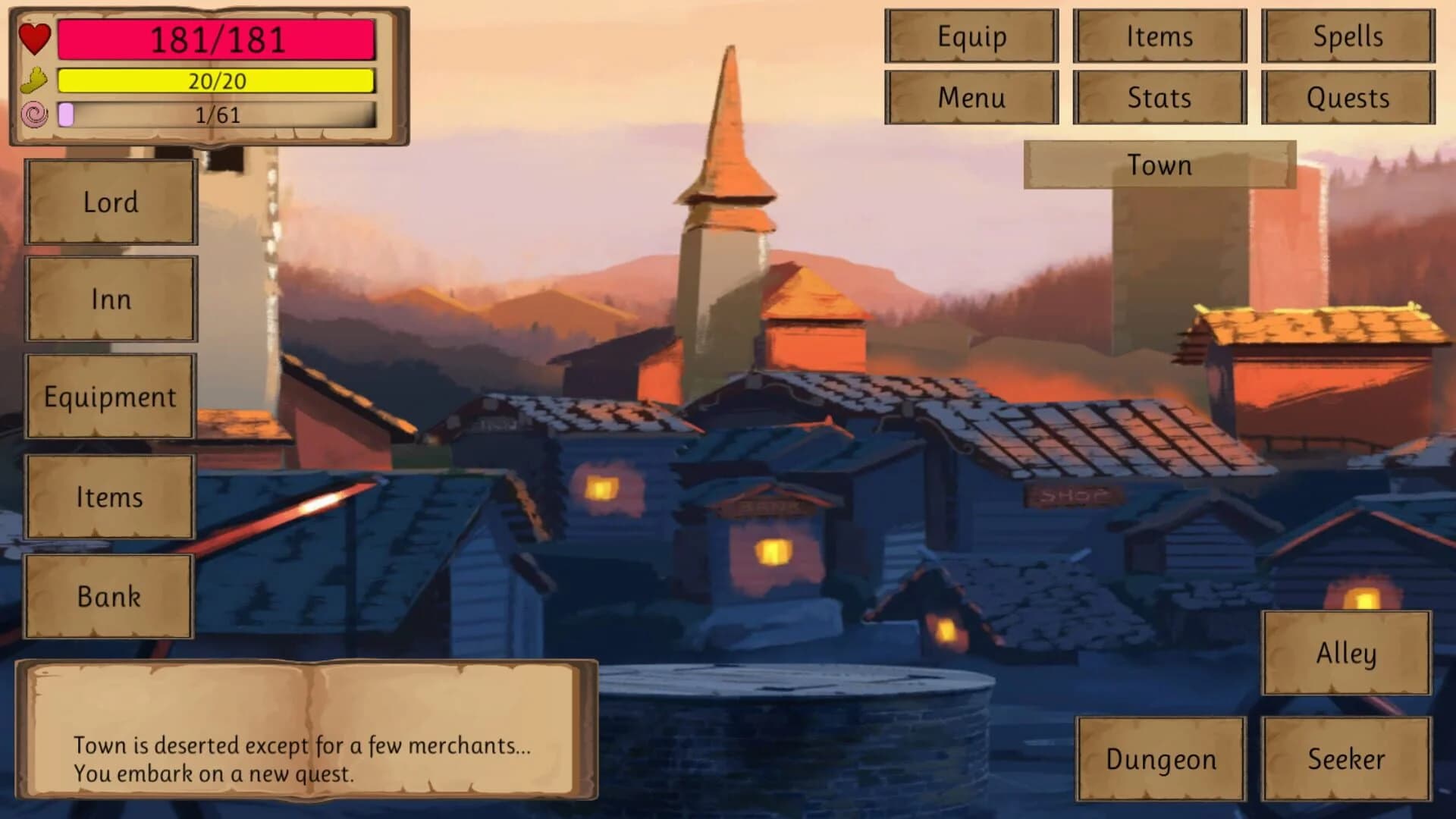
Task: Click the heart health icon
Action: 33,39
